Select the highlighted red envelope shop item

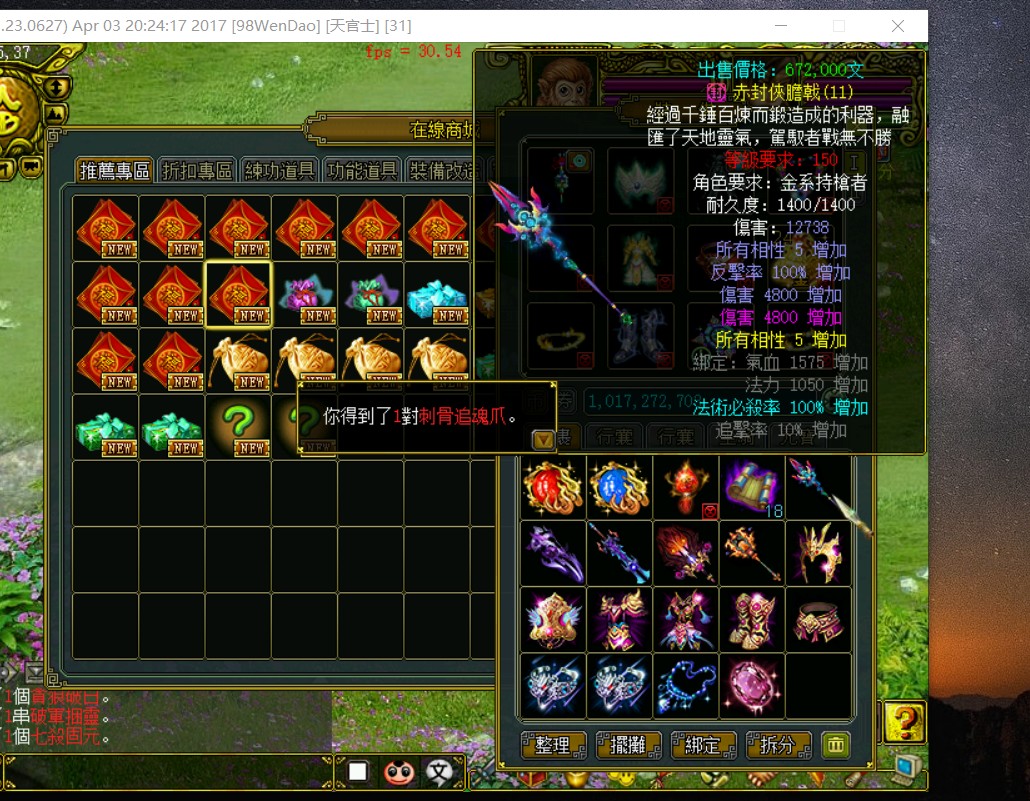click(238, 295)
